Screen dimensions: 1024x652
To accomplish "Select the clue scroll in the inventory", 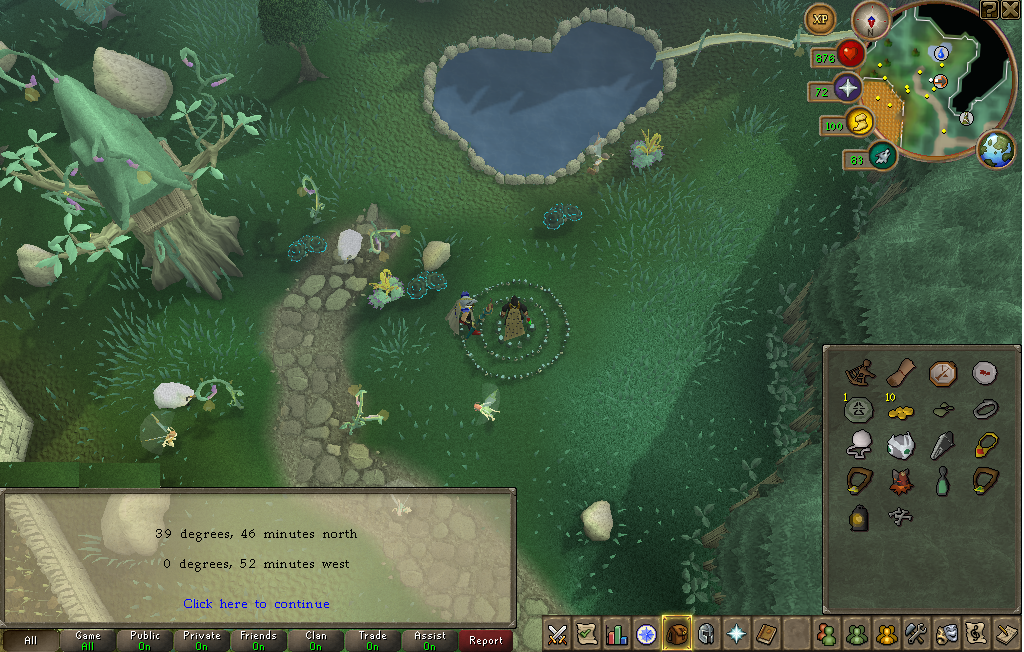I will pos(901,372).
